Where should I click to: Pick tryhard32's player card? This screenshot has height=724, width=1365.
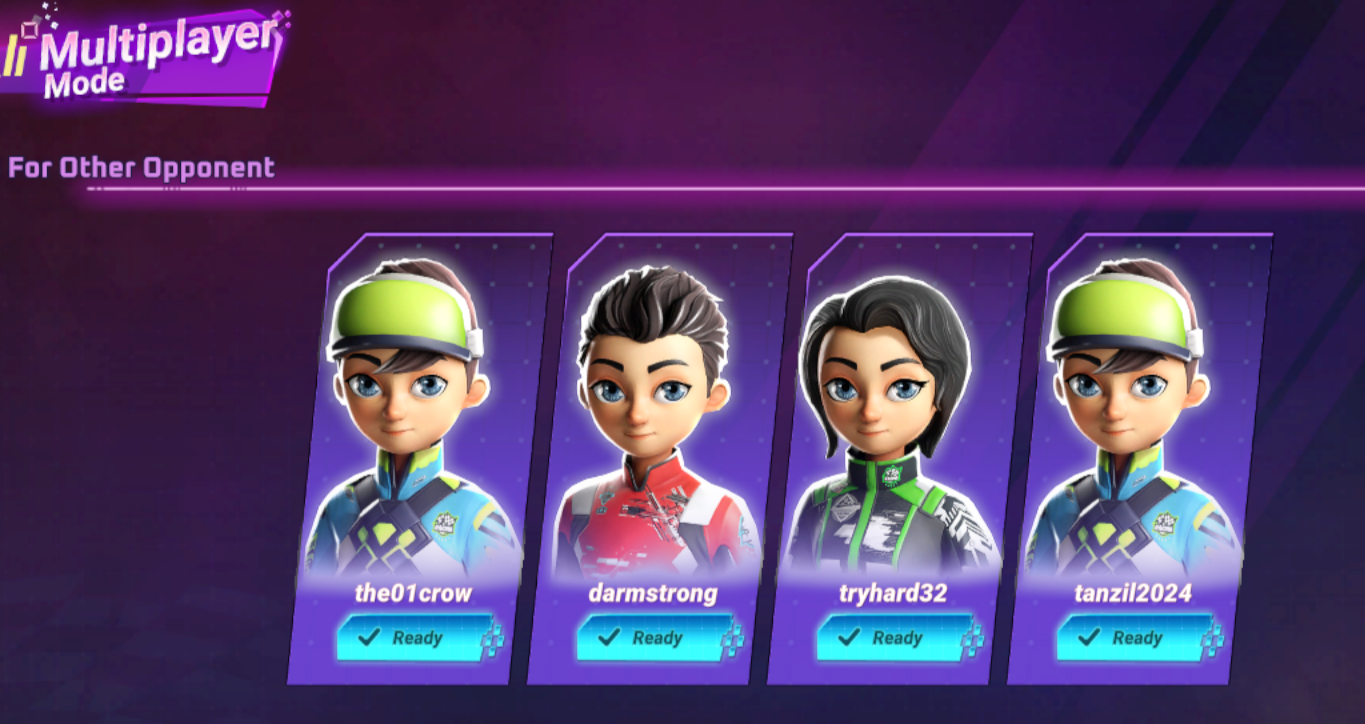[x=900, y=420]
